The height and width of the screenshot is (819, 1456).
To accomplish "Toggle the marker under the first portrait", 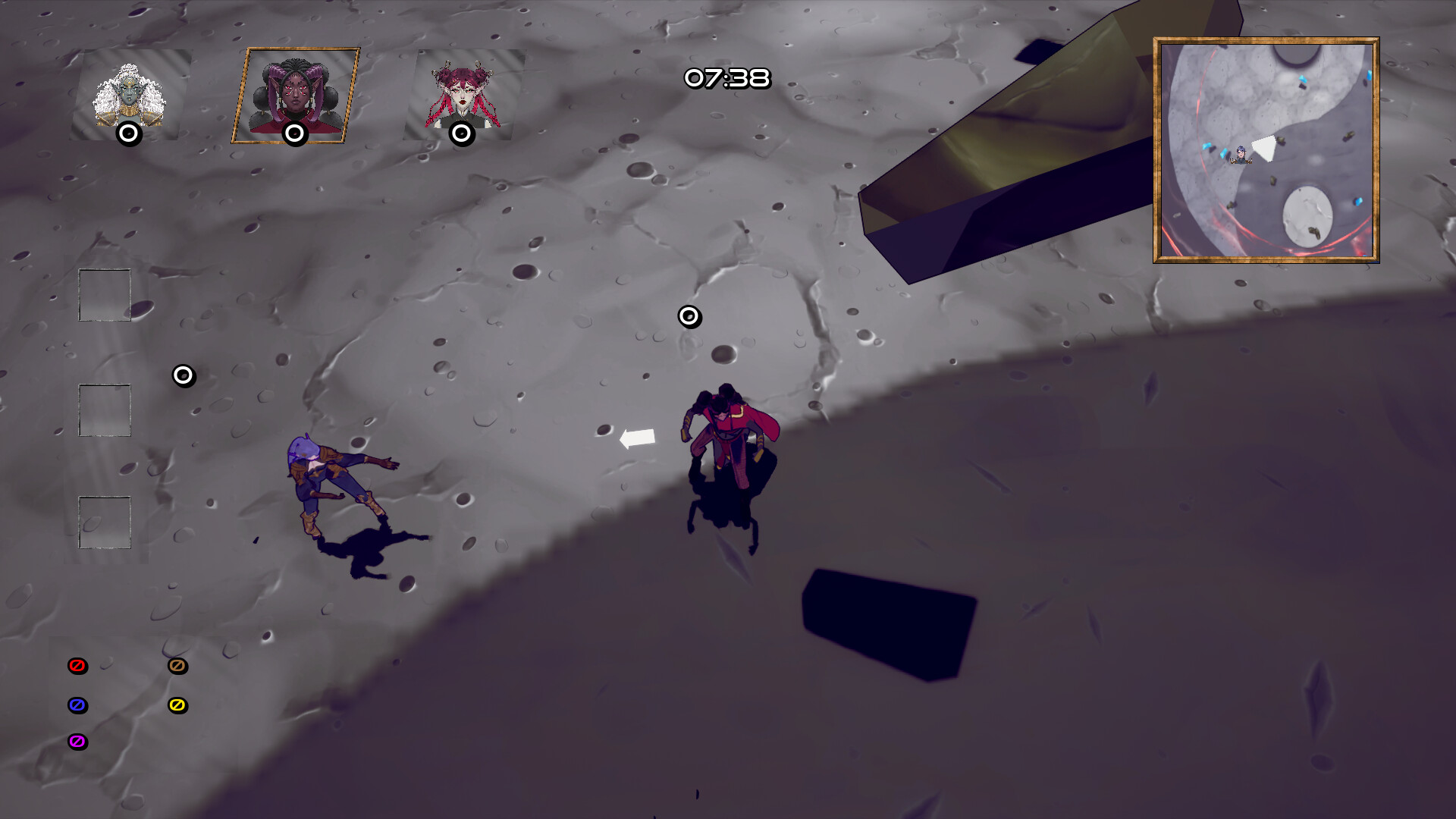I will pos(127,134).
